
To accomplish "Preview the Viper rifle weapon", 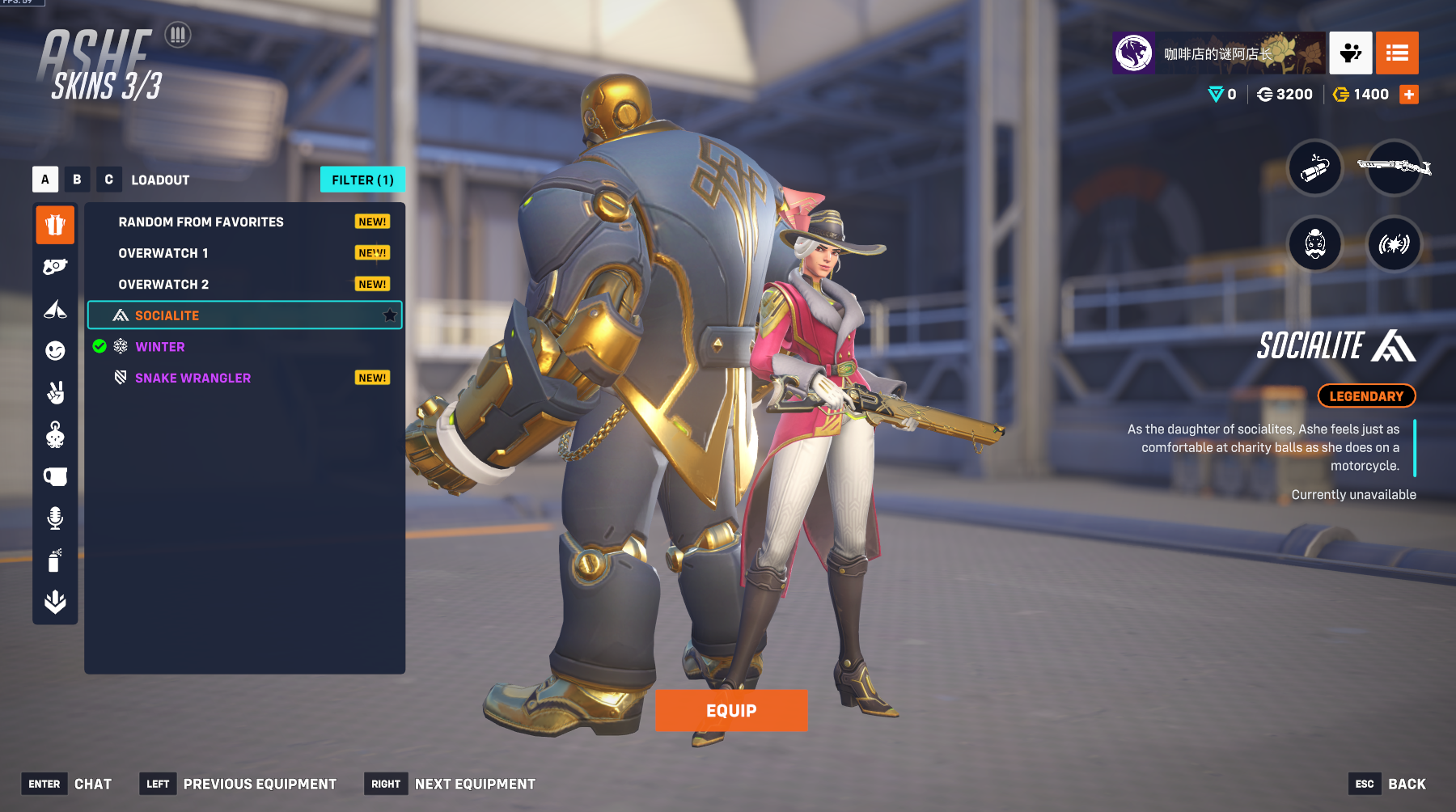I will point(1394,167).
